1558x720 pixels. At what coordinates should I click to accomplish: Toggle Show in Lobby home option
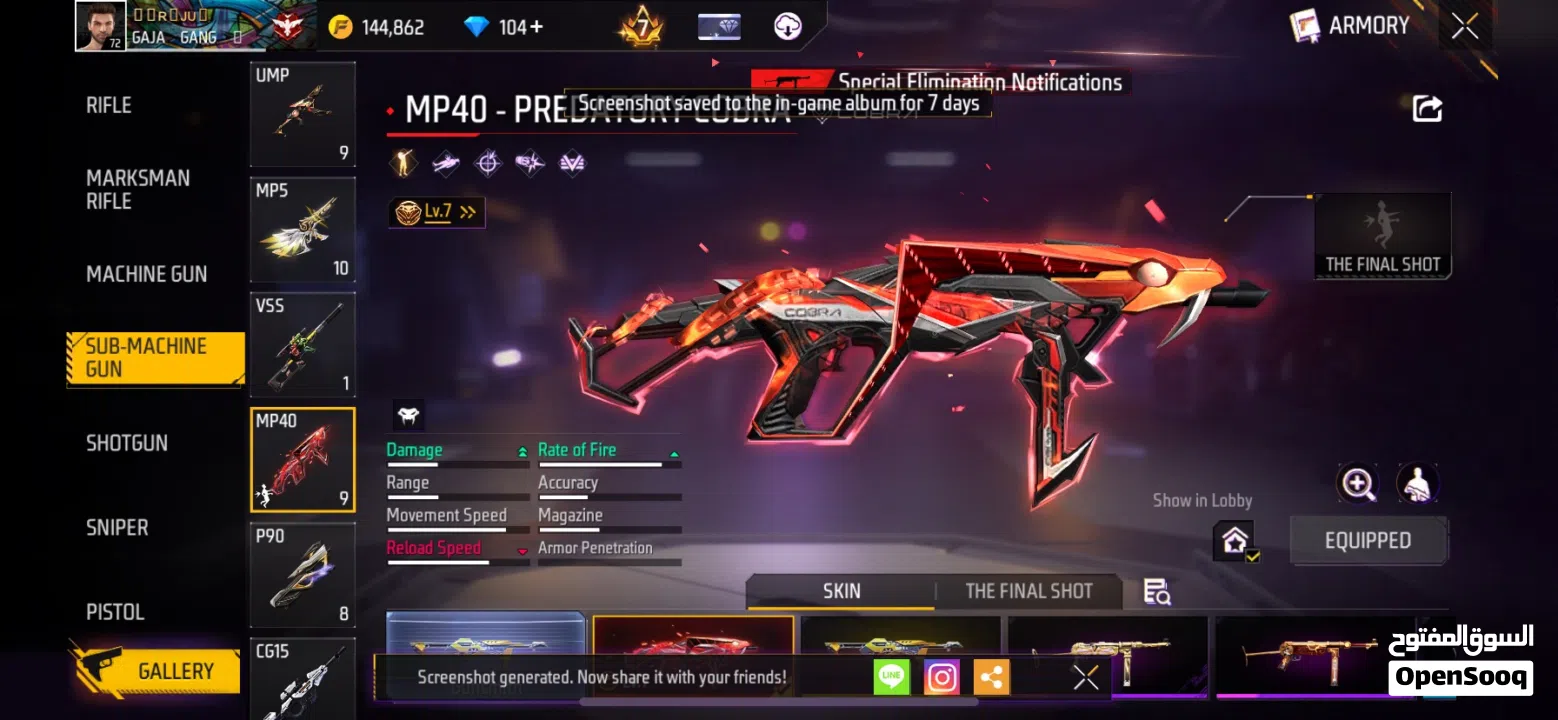tap(1235, 541)
